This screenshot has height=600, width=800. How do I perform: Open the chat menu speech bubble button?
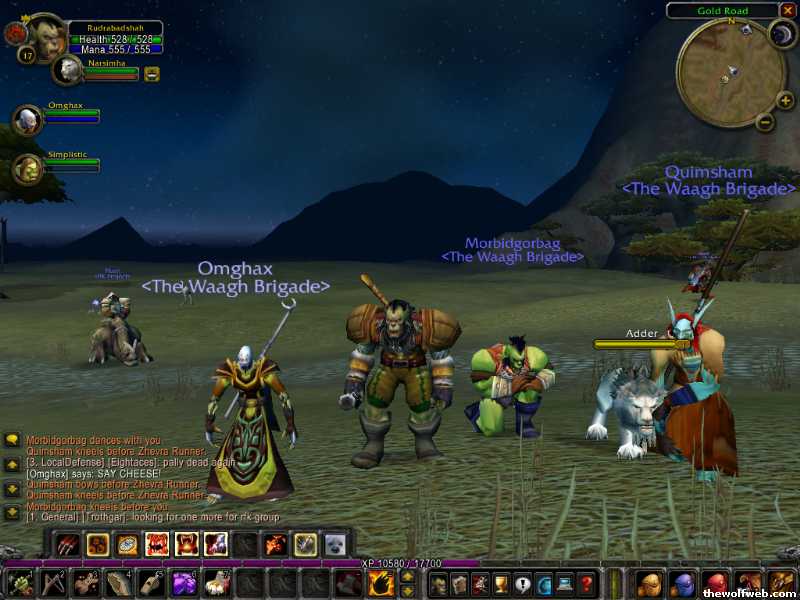click(12, 439)
